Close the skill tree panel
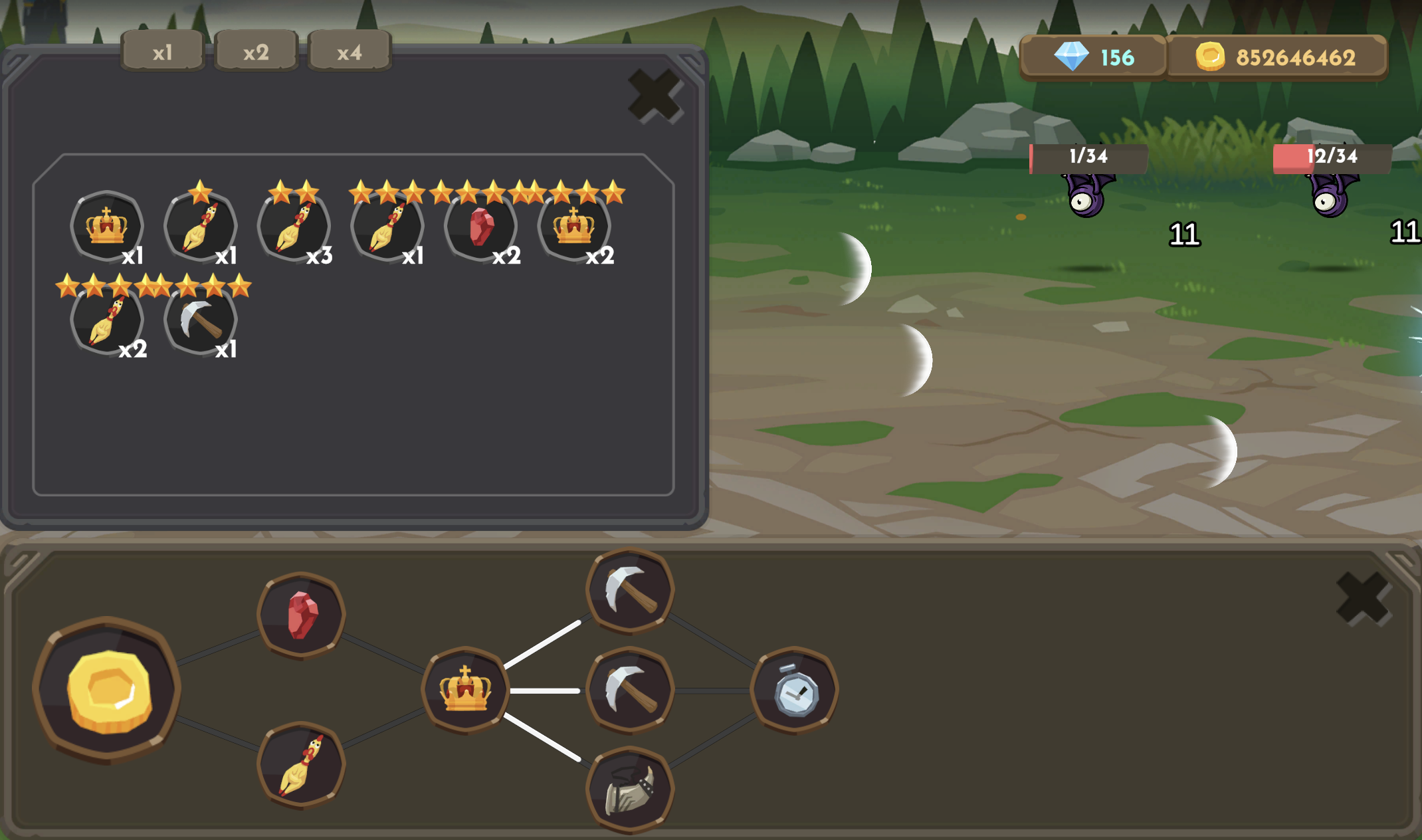 coord(1363,598)
